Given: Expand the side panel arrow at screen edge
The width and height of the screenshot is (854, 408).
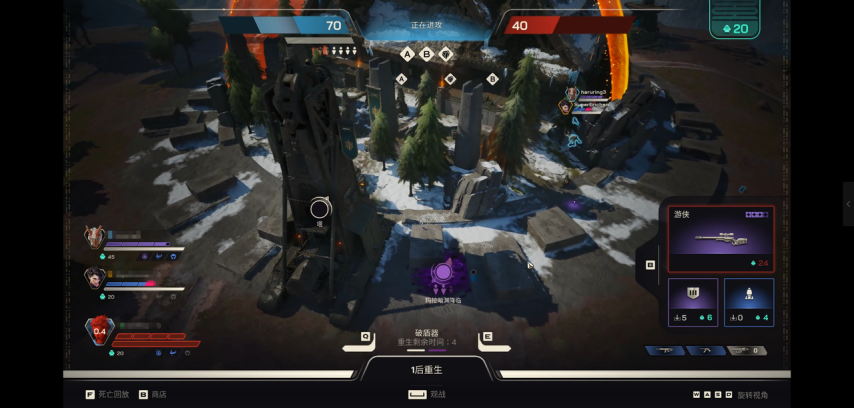Looking at the screenshot, I should [x=848, y=204].
